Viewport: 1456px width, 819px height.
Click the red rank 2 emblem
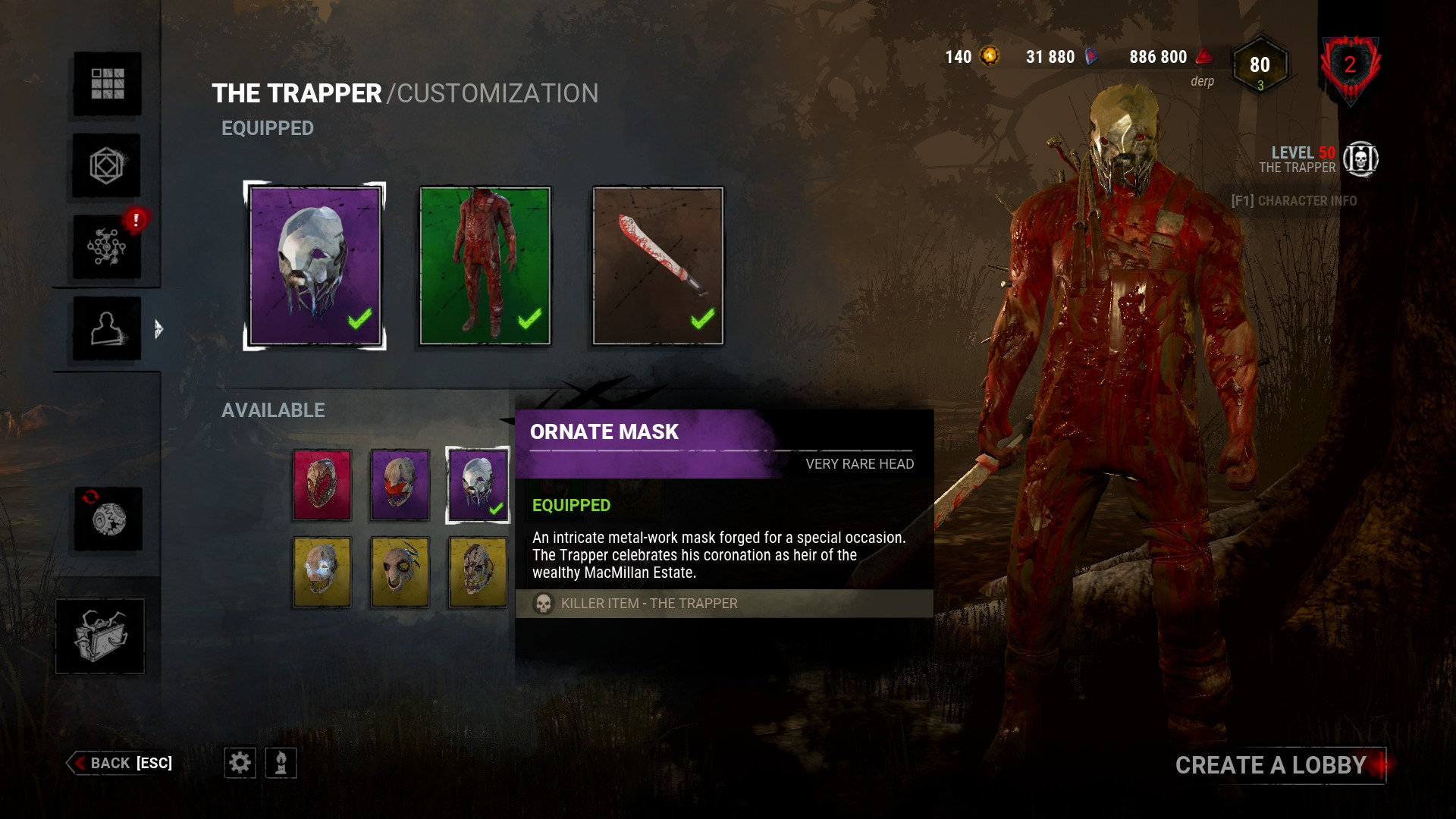coord(1350,67)
